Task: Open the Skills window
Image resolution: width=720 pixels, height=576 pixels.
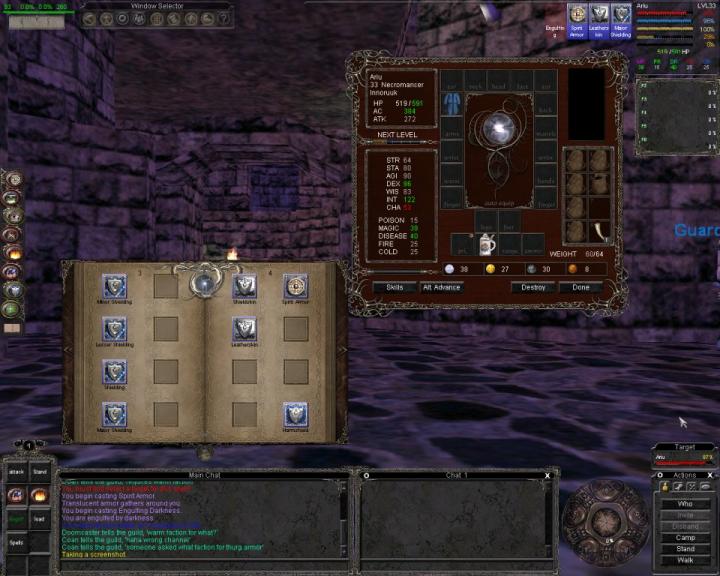Action: tap(395, 287)
